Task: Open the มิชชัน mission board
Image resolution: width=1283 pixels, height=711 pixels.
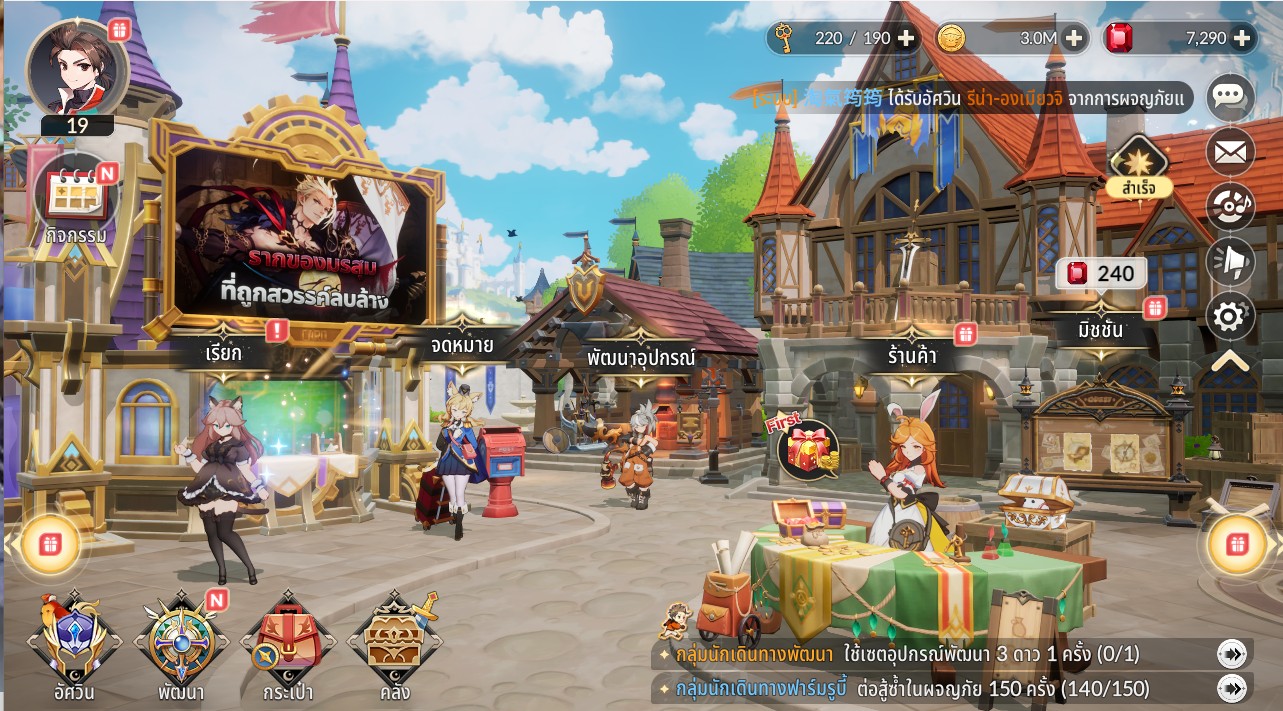Action: click(x=1099, y=329)
